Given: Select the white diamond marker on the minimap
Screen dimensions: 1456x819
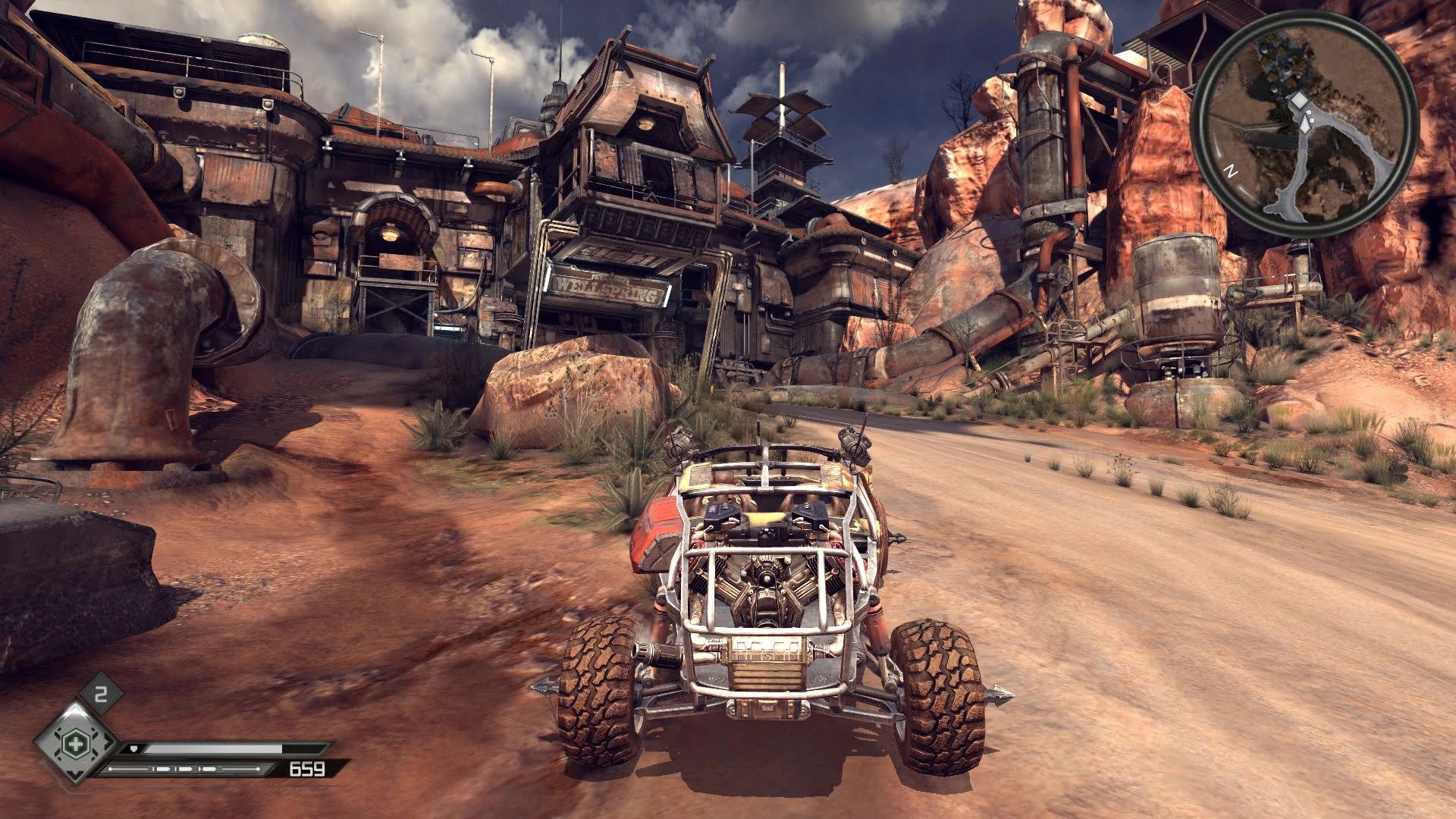Looking at the screenshot, I should 1299,100.
